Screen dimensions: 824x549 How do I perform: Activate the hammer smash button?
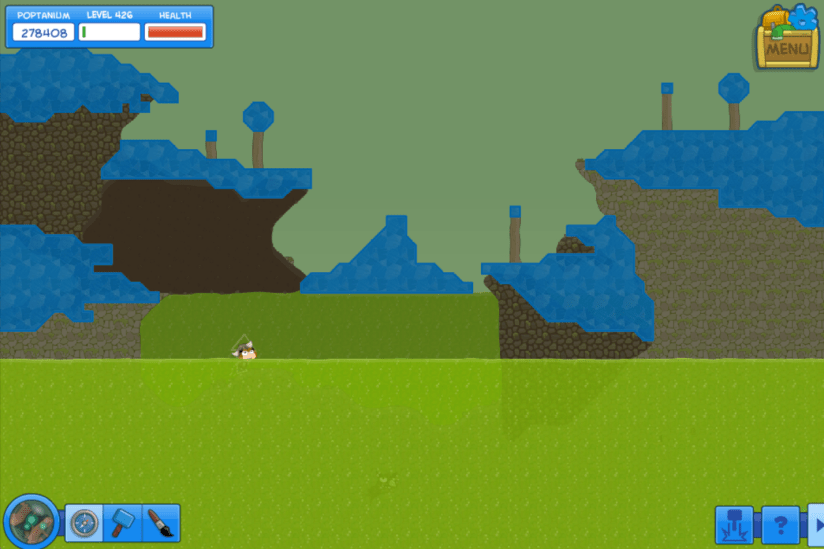[733, 524]
